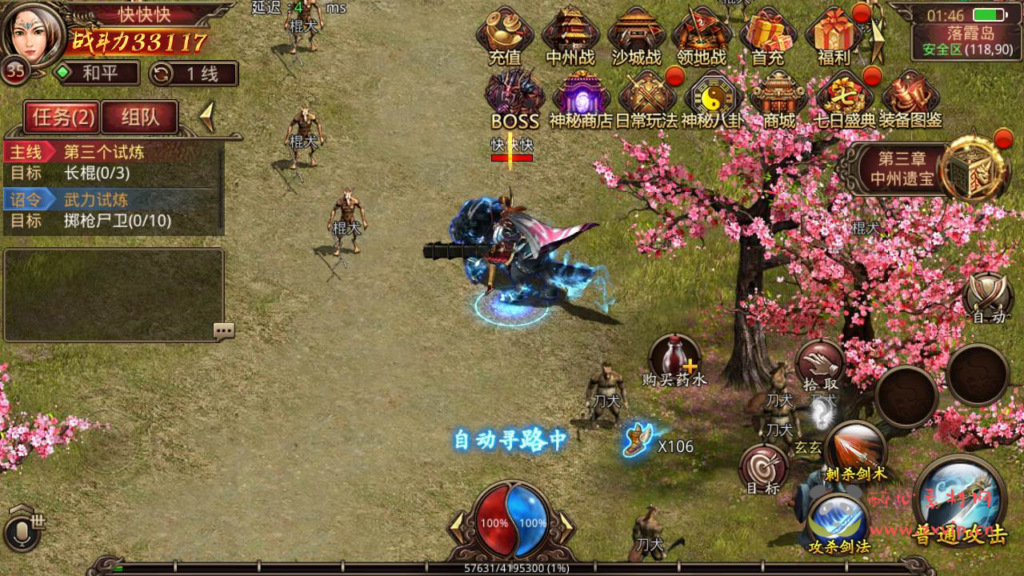The width and height of the screenshot is (1024, 576).
Task: Open the 商城 store
Action: tap(778, 98)
